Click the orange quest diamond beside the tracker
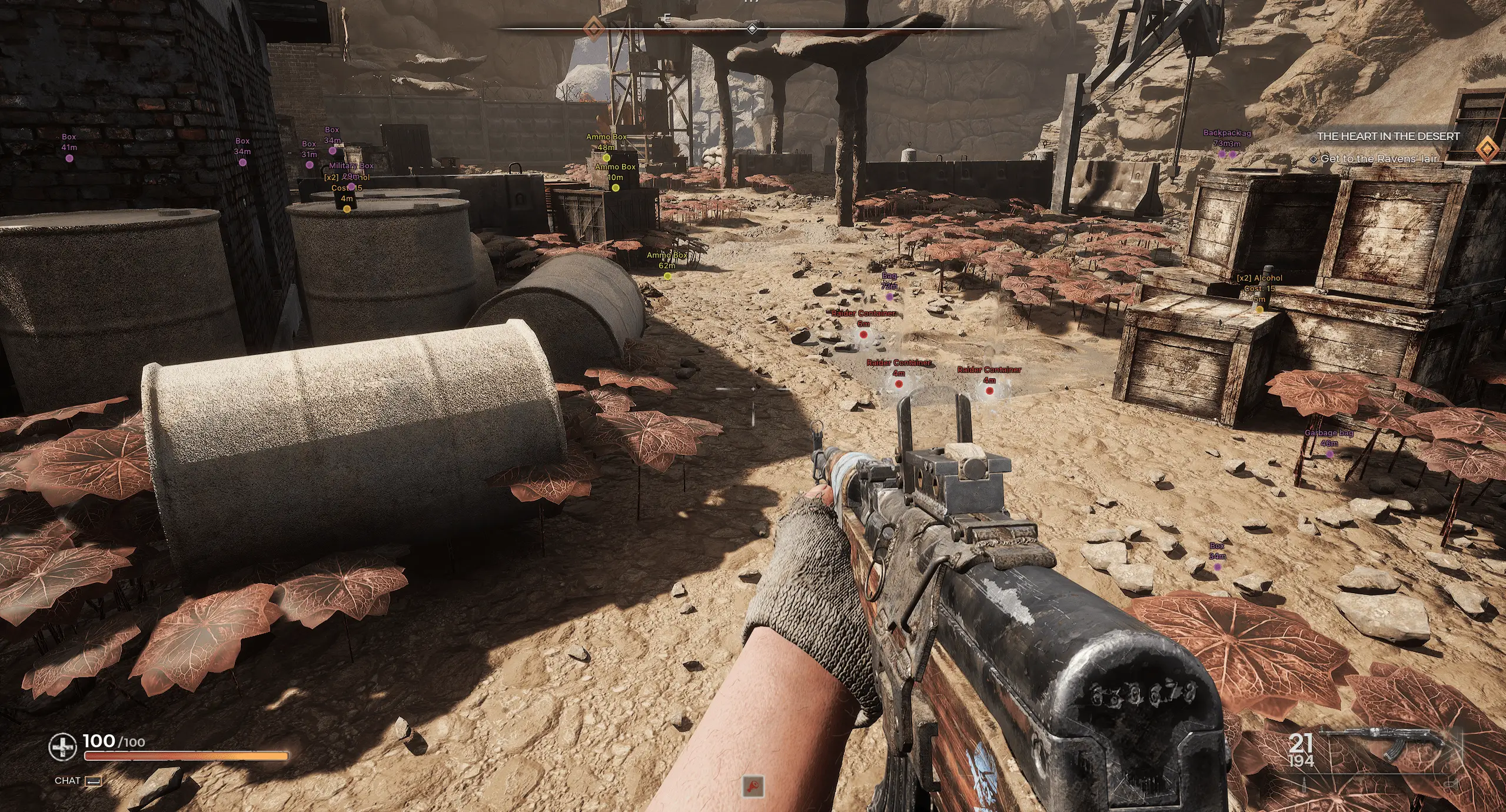1506x812 pixels. 1488,149
